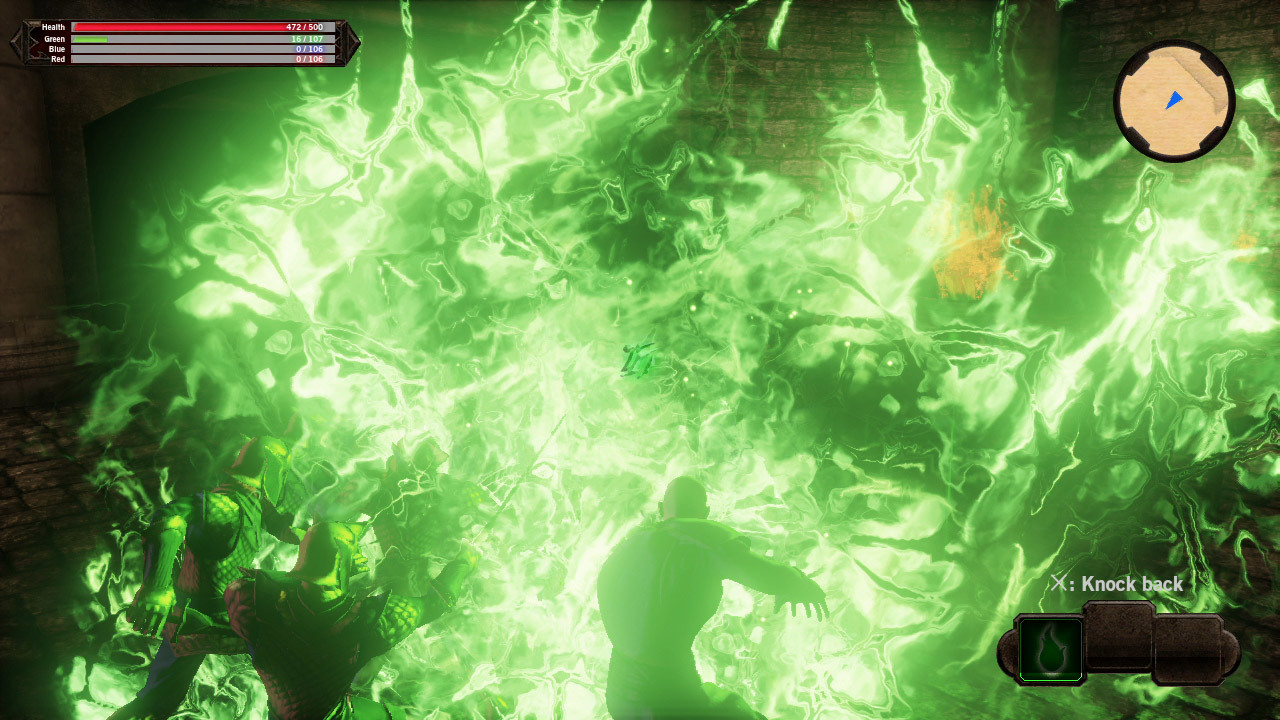
Task: Select the green flame spell slot
Action: pos(1051,649)
